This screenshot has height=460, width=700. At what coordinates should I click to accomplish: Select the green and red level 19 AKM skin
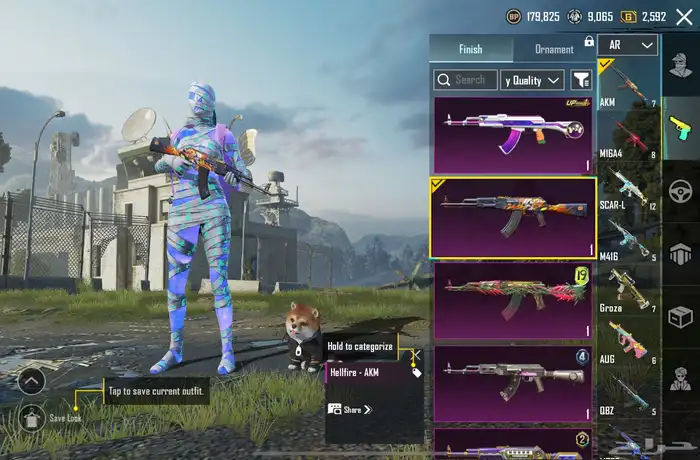click(x=512, y=301)
